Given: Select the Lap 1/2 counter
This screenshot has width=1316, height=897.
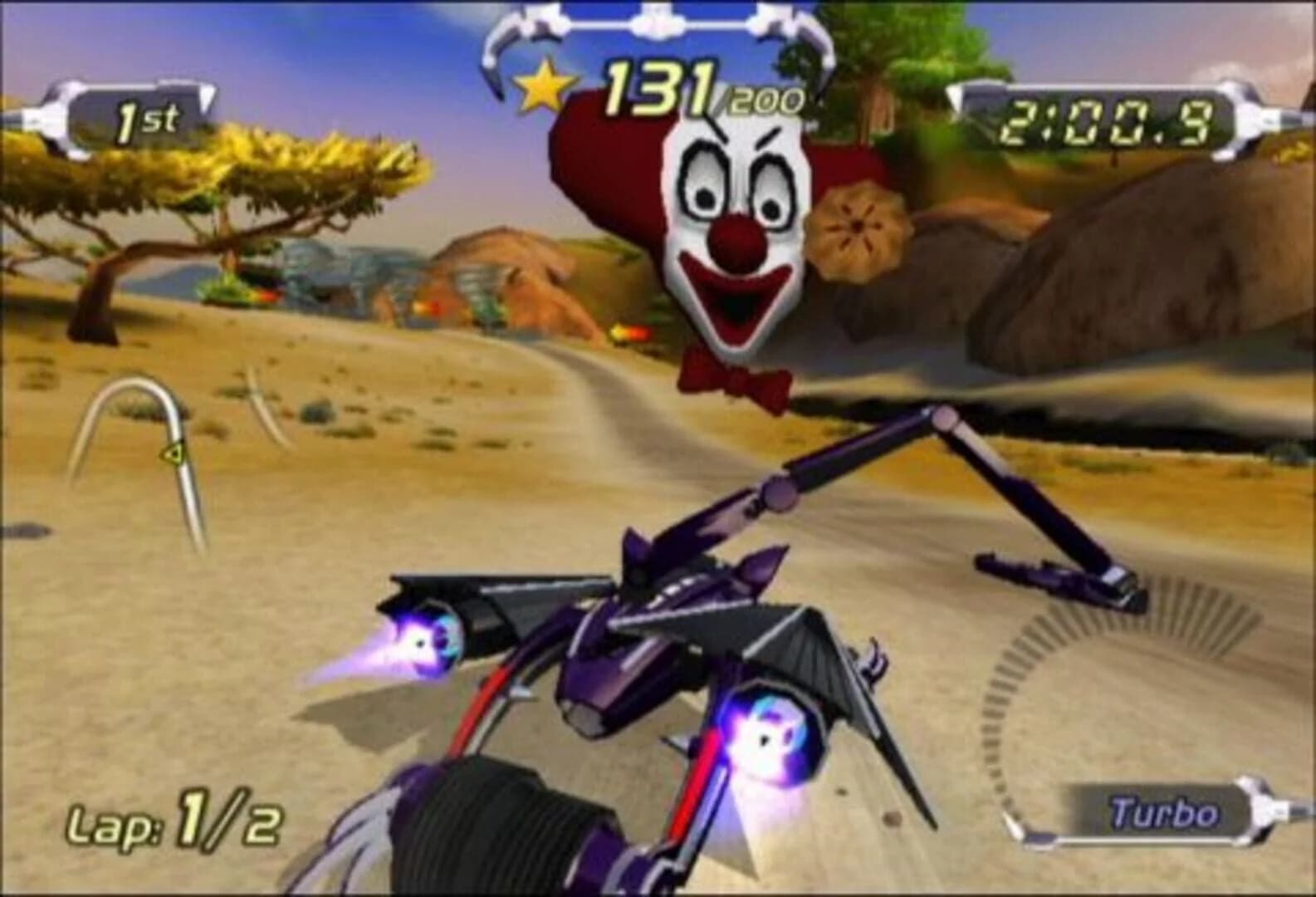Looking at the screenshot, I should [x=174, y=822].
